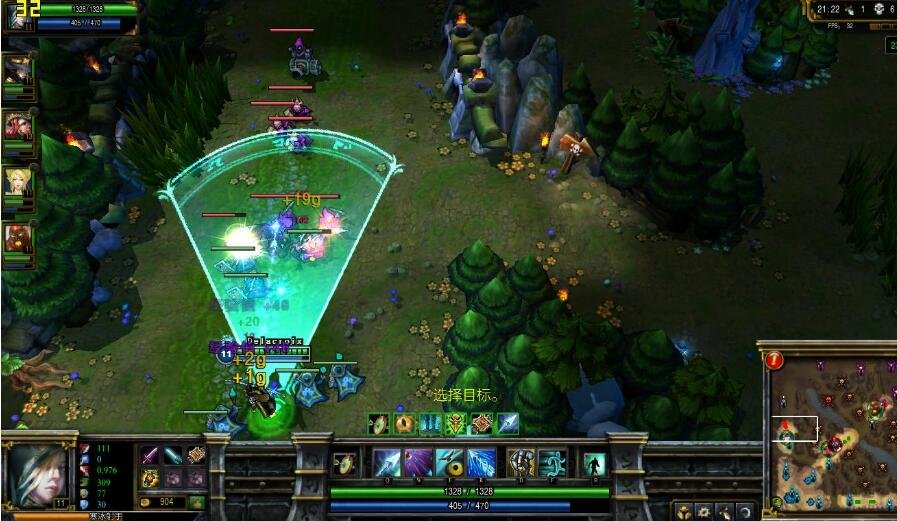Select the glowing cyan blade inventory item
The width and height of the screenshot is (897, 521).
coord(173,455)
